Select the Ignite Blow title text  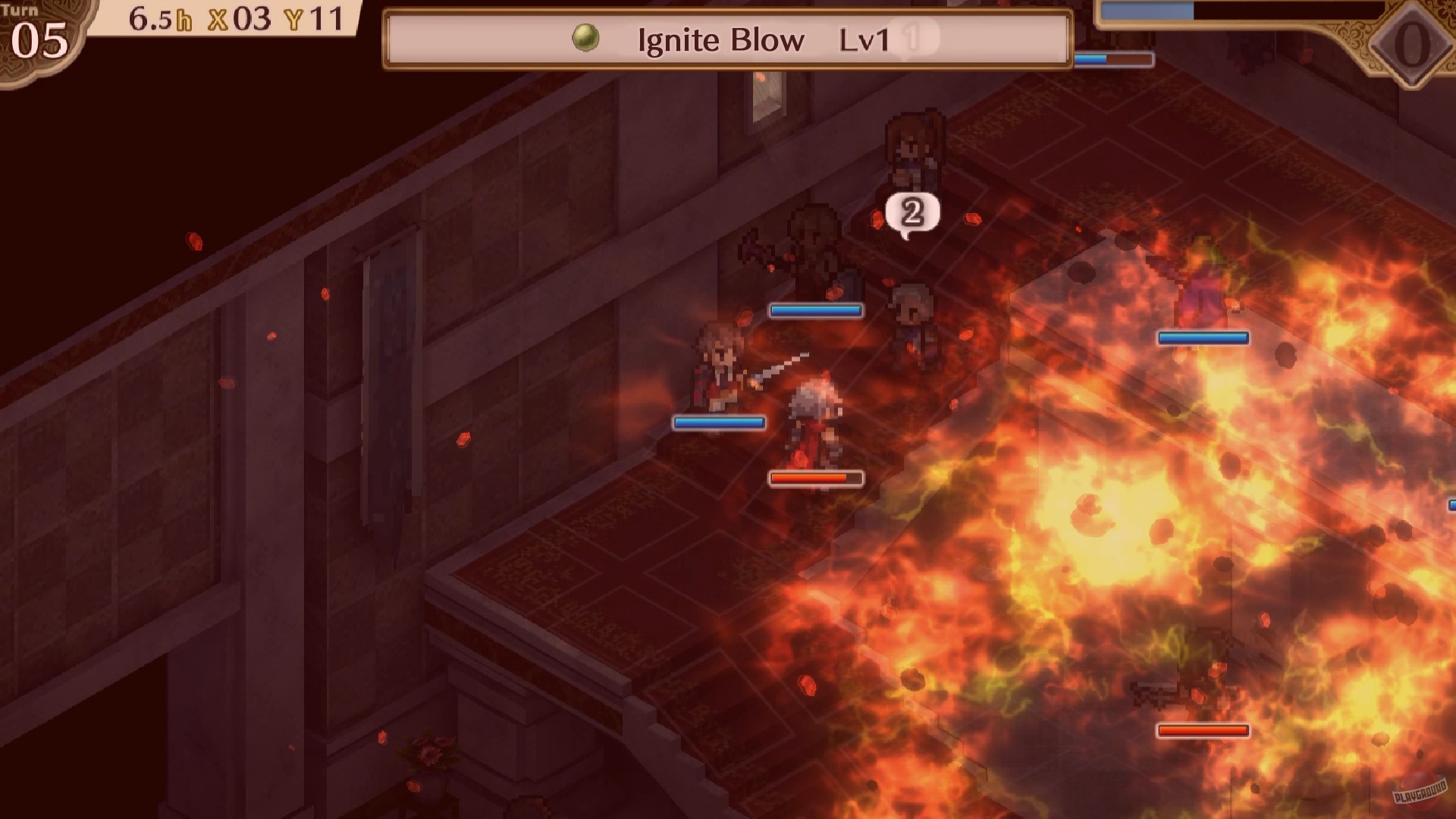[x=719, y=39]
